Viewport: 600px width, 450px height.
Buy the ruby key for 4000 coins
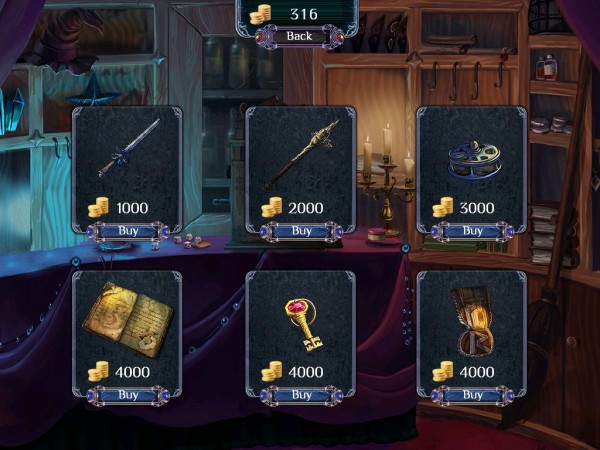coord(301,395)
